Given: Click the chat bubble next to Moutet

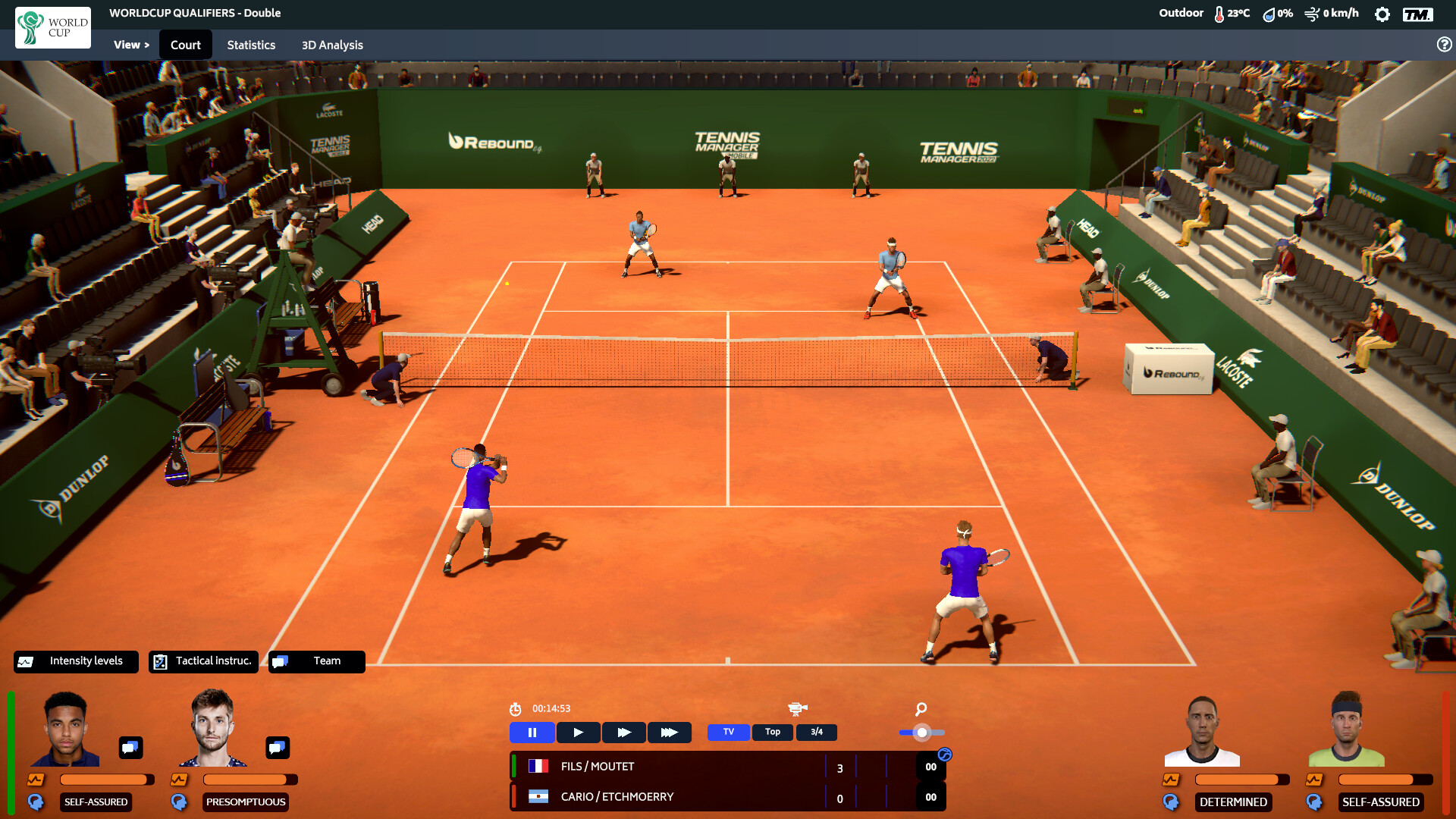Looking at the screenshot, I should tap(277, 748).
